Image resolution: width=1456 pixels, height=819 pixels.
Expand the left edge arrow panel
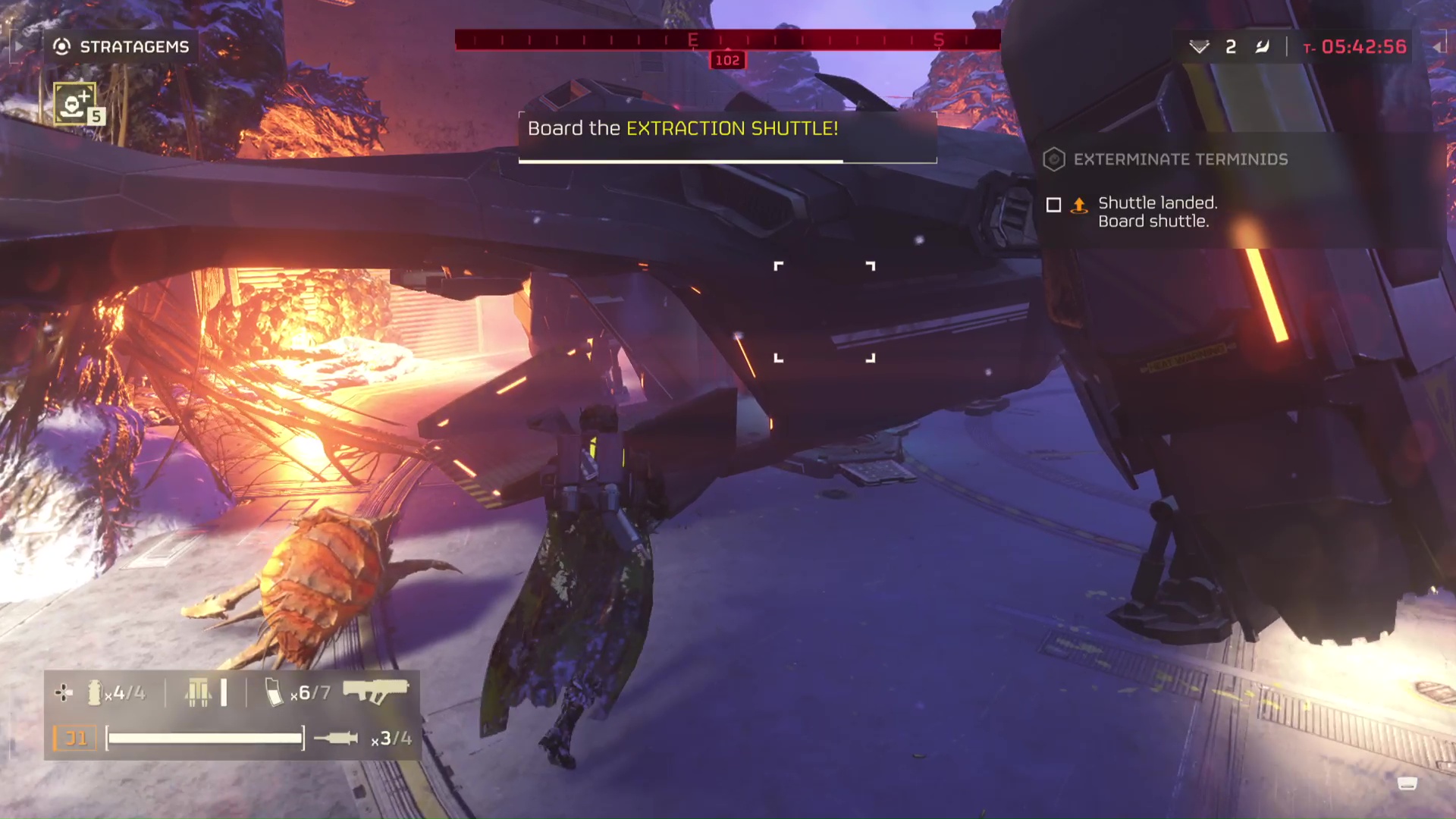(x=17, y=46)
